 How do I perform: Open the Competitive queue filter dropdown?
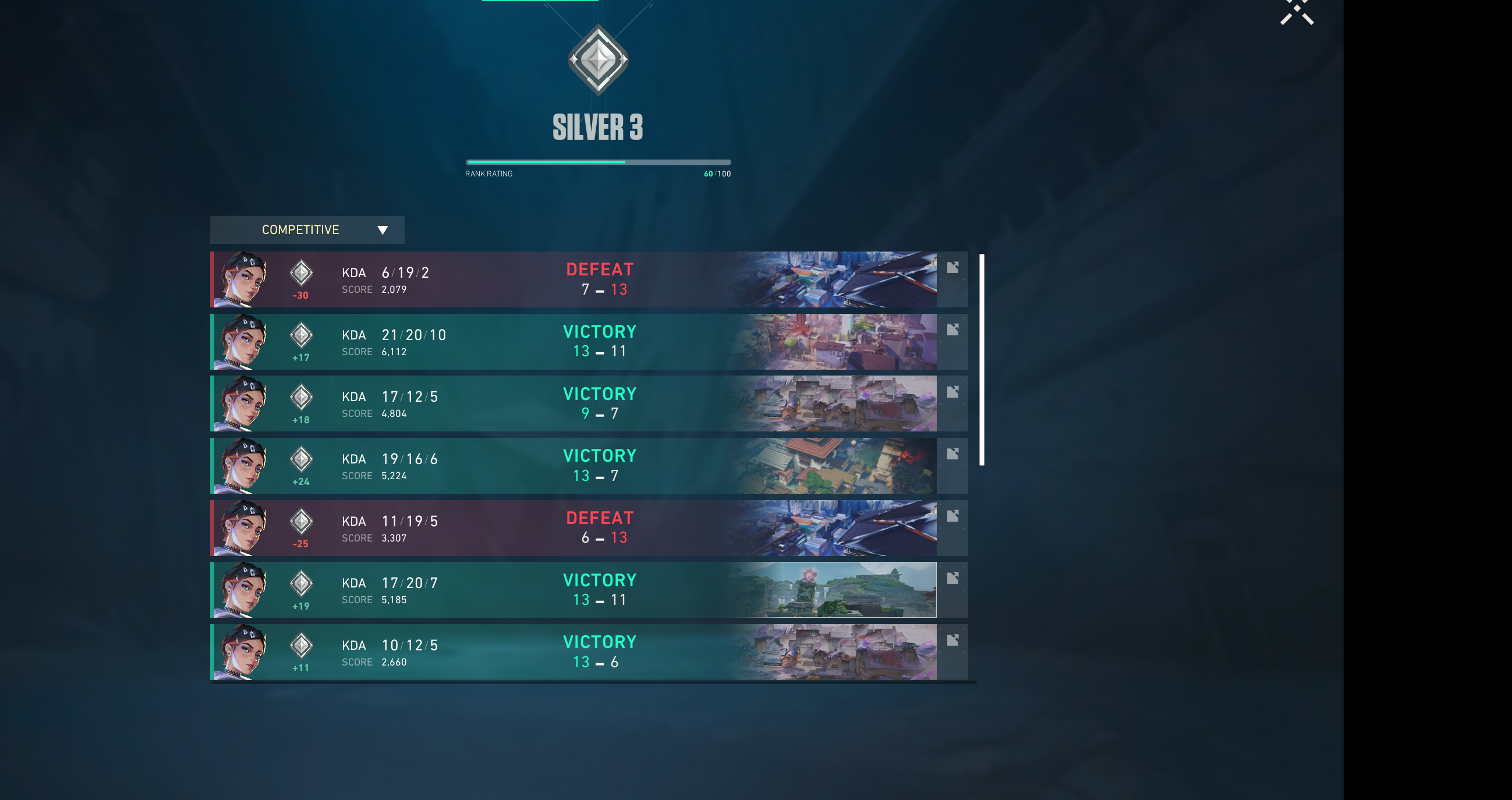coord(307,229)
